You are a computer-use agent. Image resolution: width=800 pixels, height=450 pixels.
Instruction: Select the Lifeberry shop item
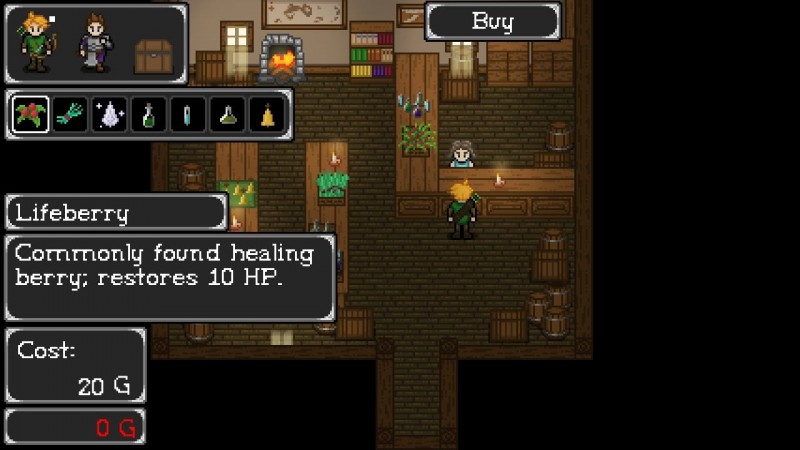[x=31, y=115]
